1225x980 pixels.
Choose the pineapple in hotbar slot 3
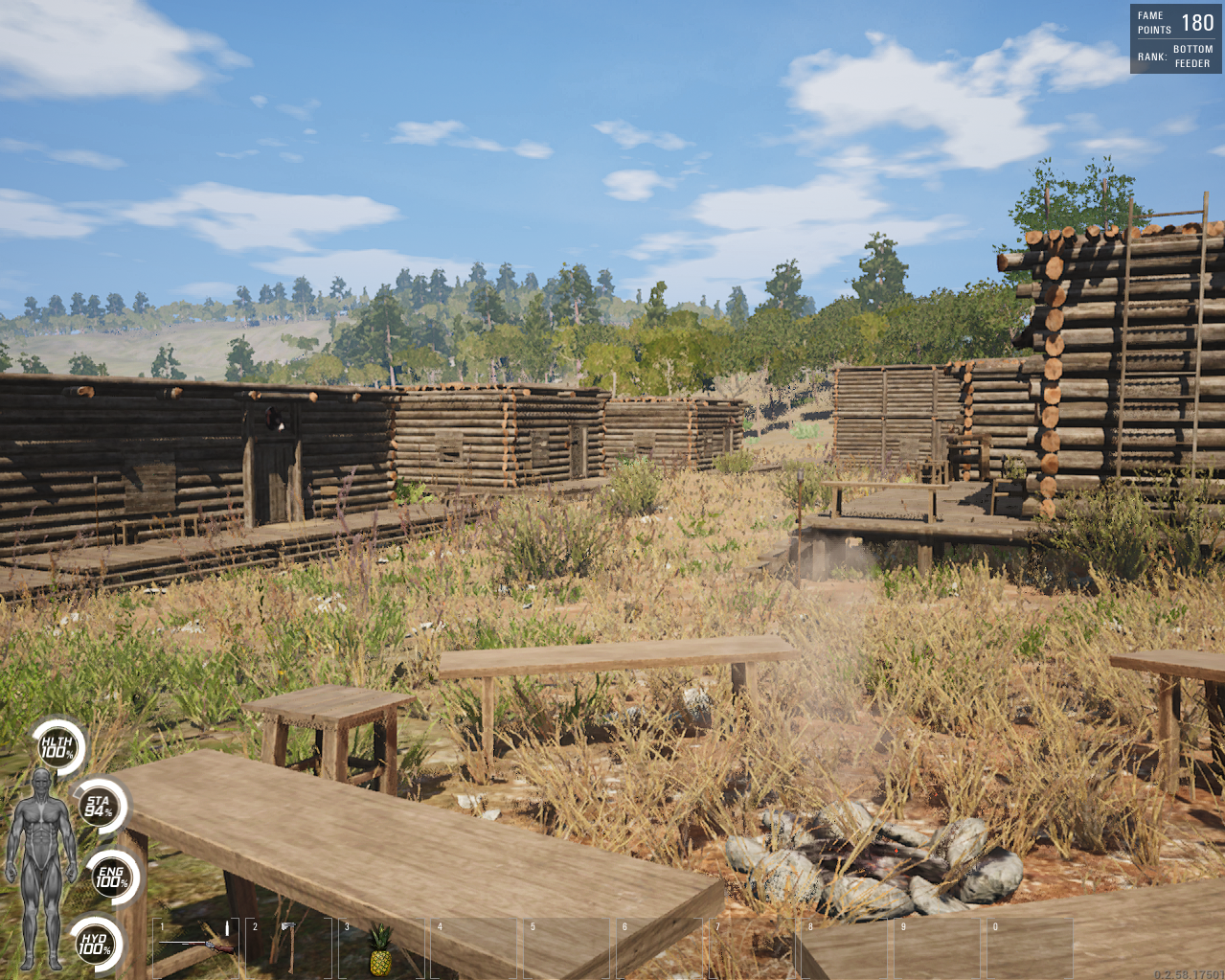[x=380, y=948]
